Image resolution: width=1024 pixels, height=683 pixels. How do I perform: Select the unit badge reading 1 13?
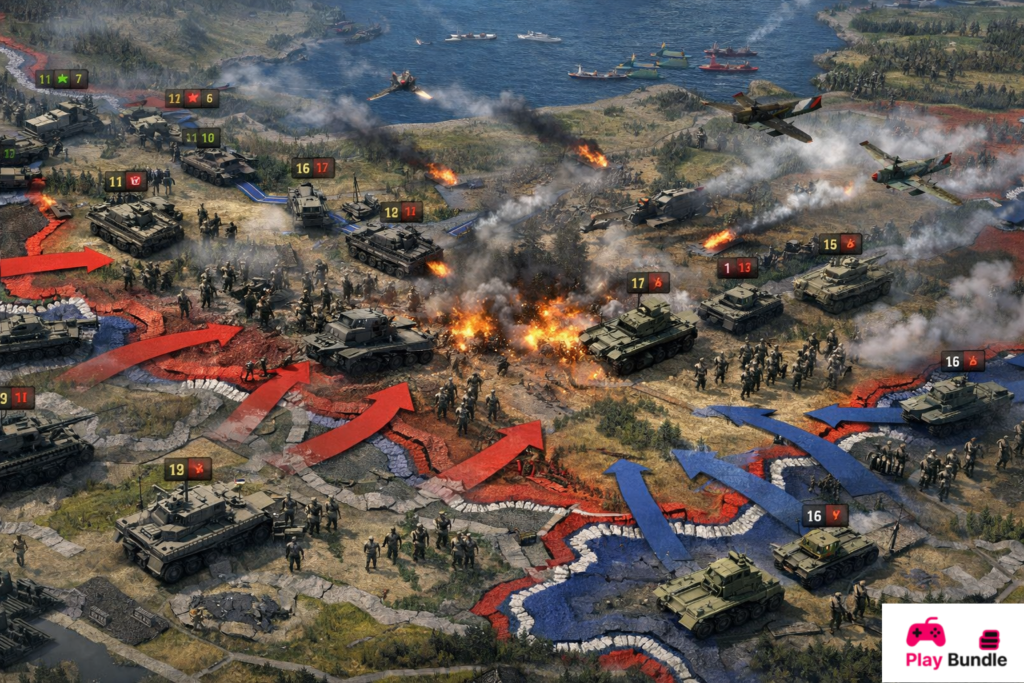click(737, 267)
